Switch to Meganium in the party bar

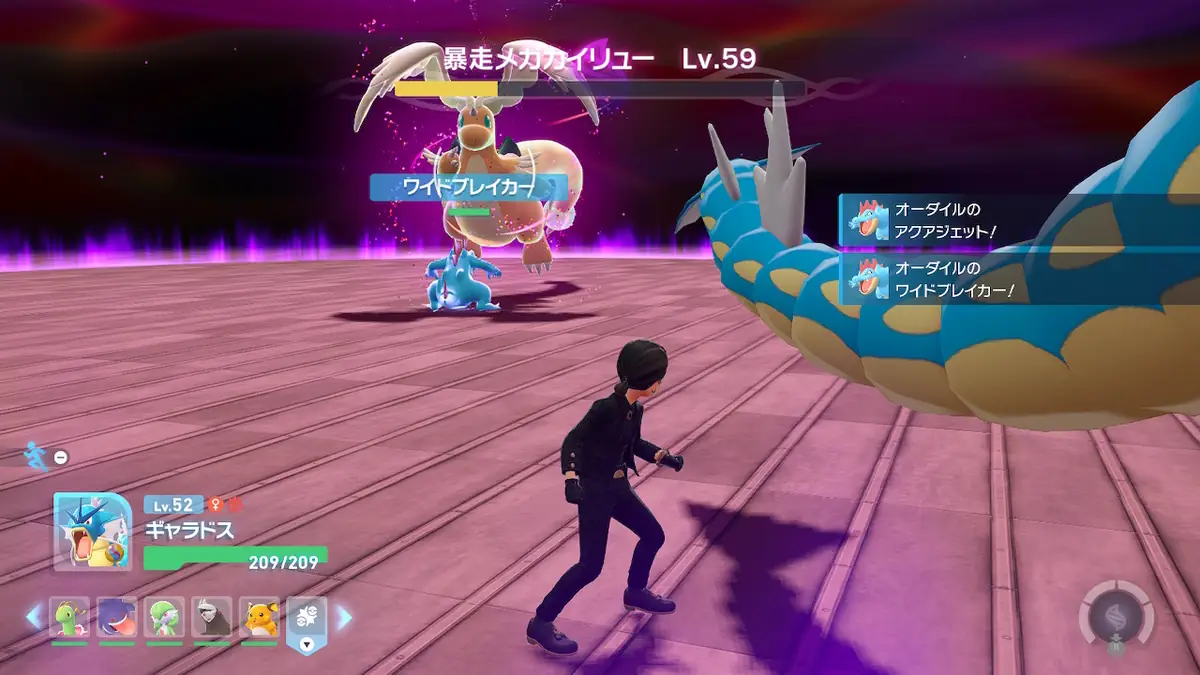(70, 618)
